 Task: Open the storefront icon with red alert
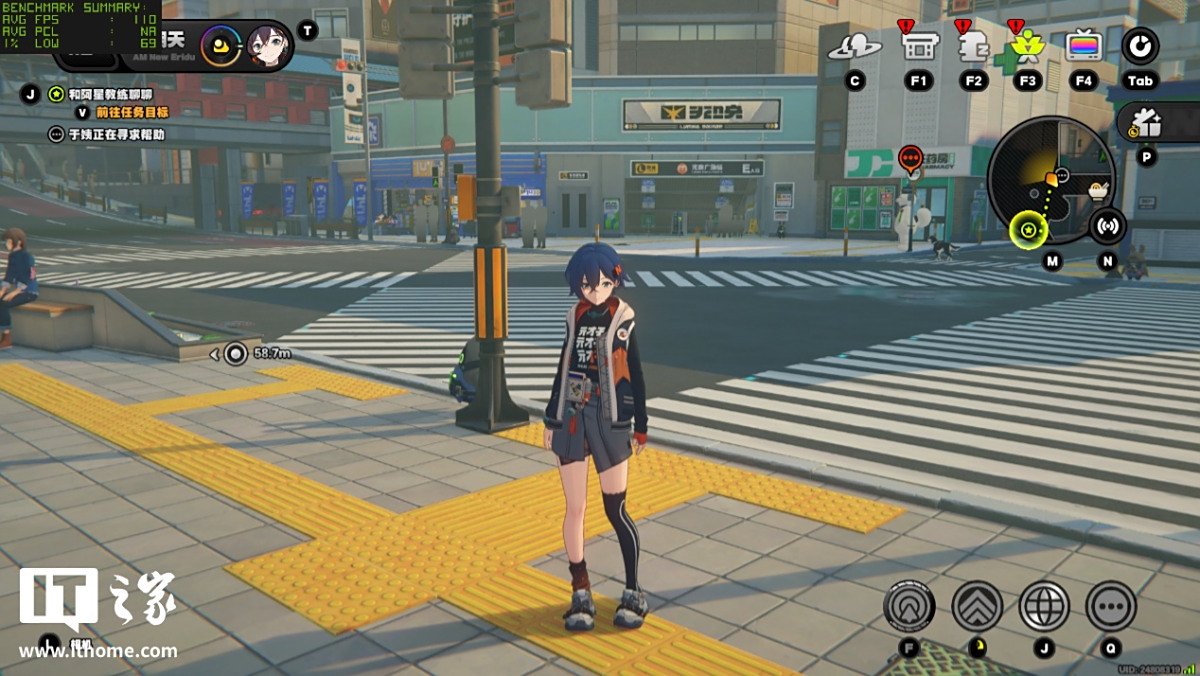click(919, 45)
